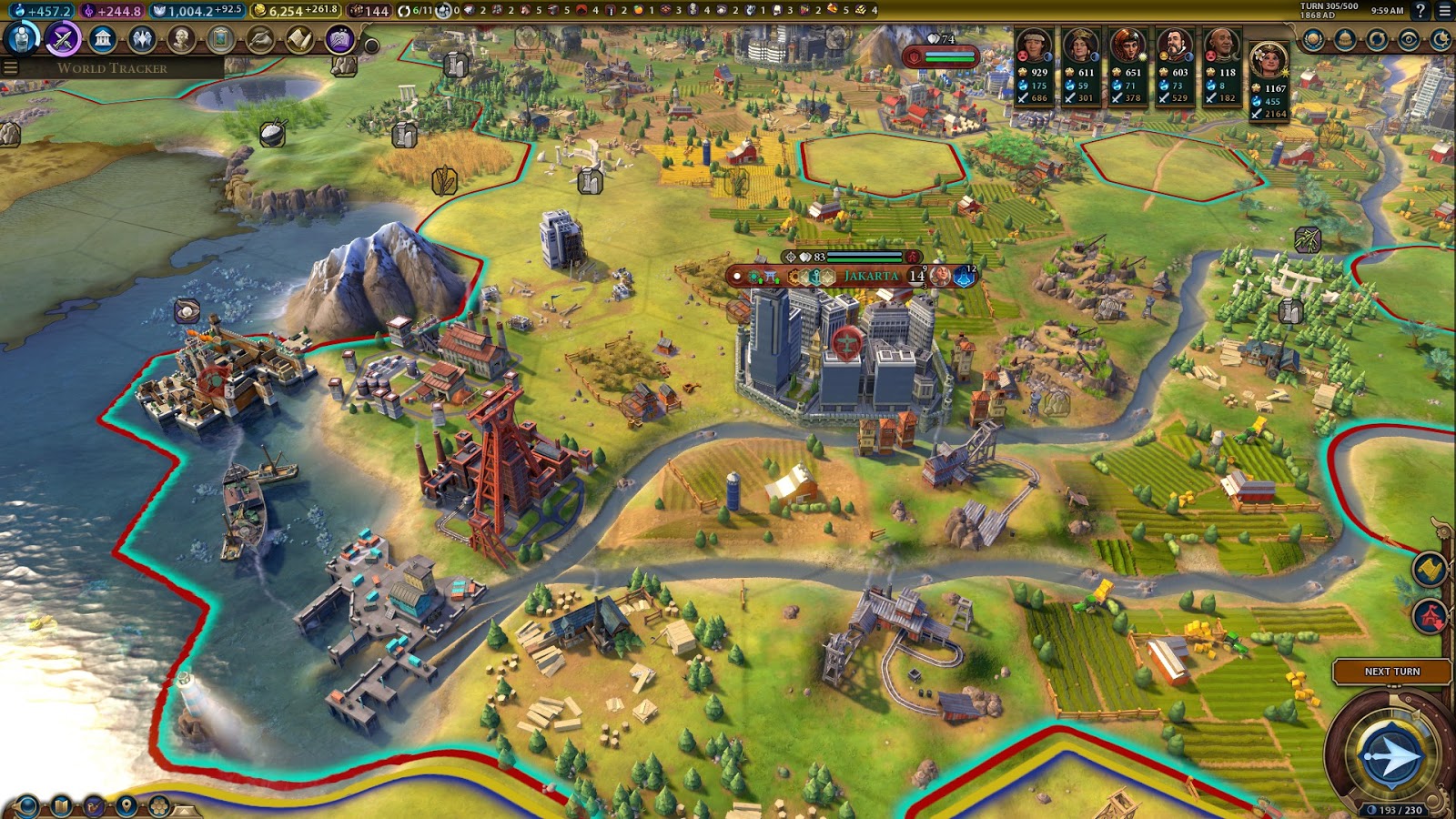
Task: Open in-game help with the question mark
Action: point(1421,11)
